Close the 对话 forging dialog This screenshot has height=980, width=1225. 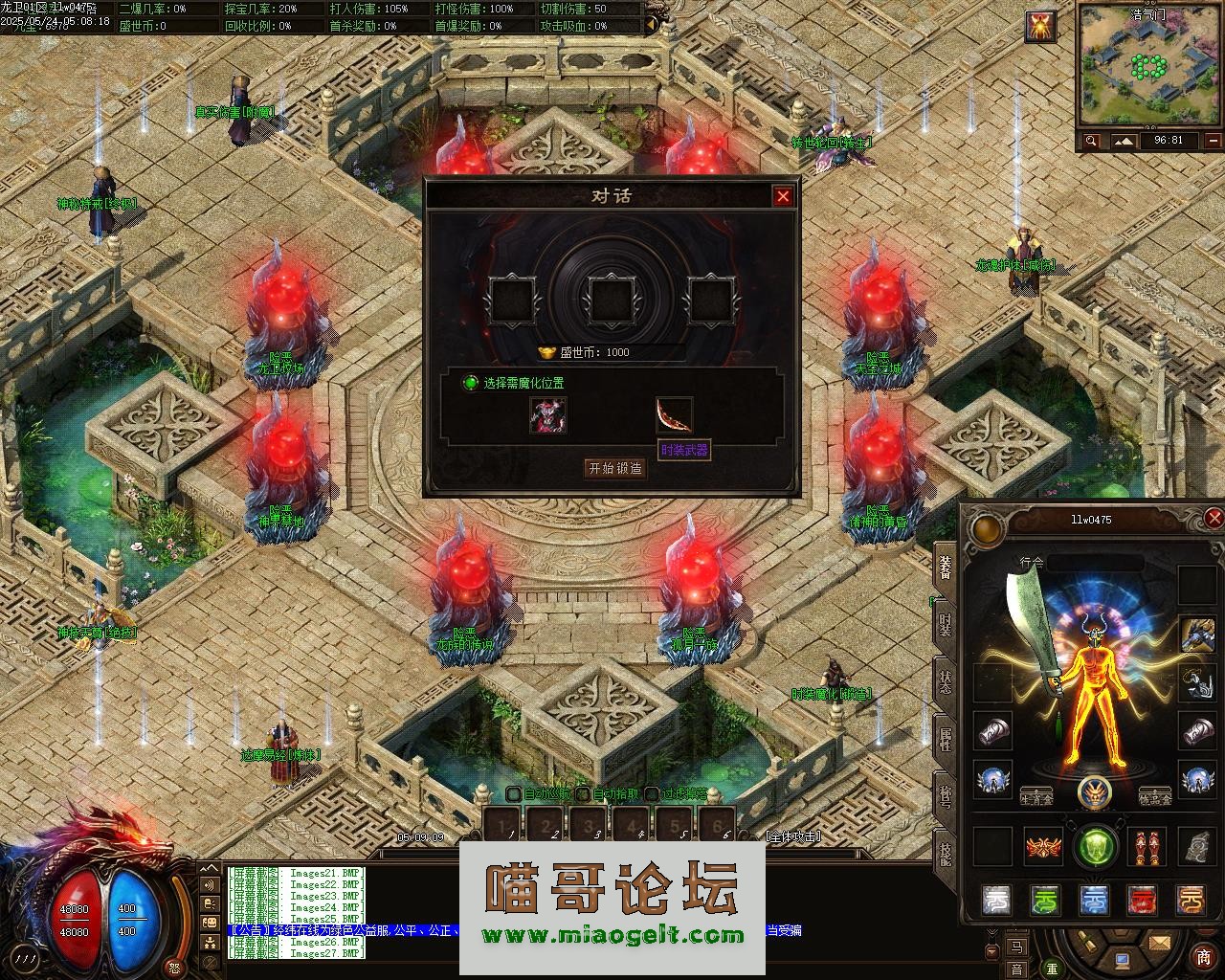point(783,196)
